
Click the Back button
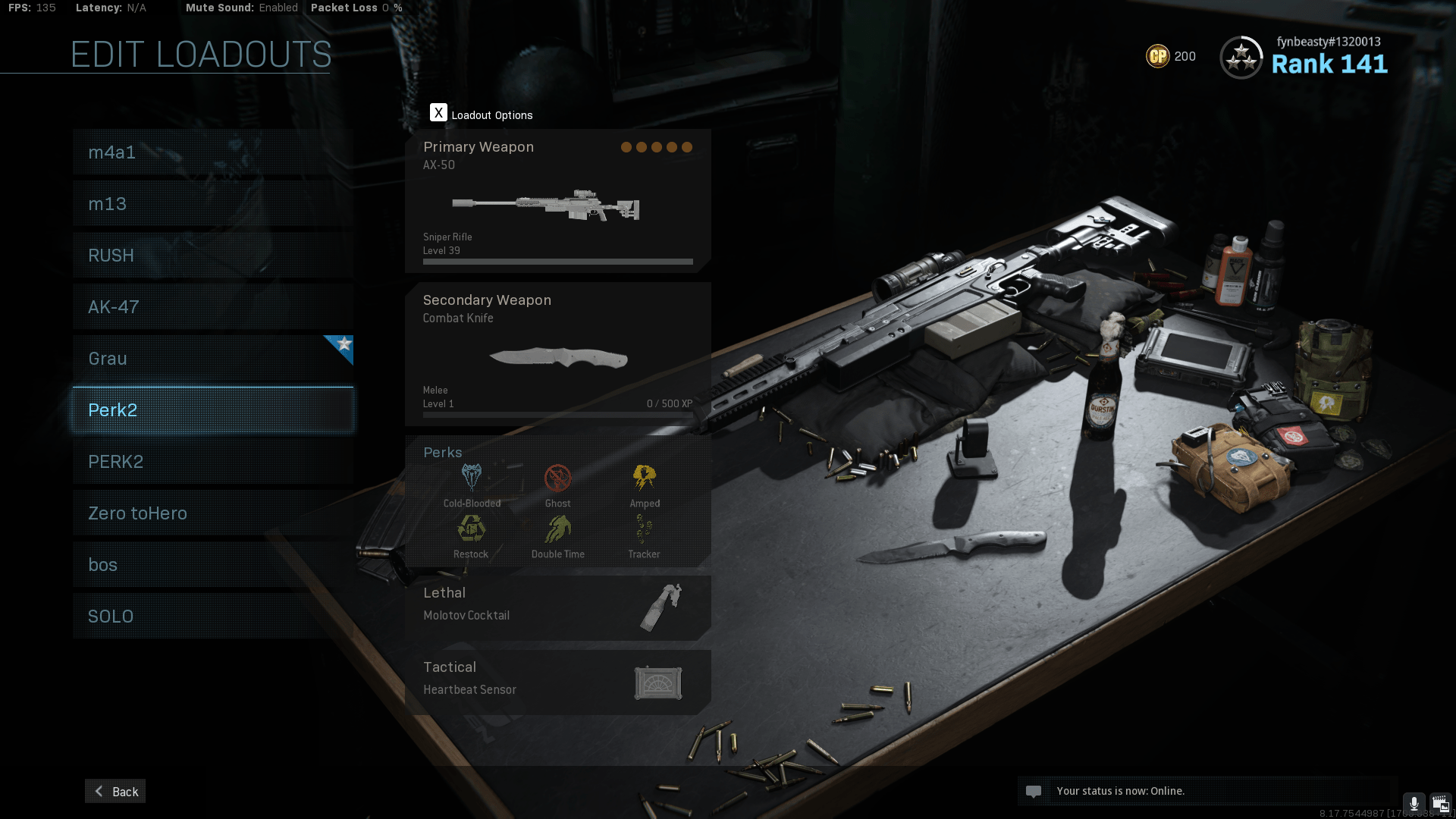click(x=115, y=791)
